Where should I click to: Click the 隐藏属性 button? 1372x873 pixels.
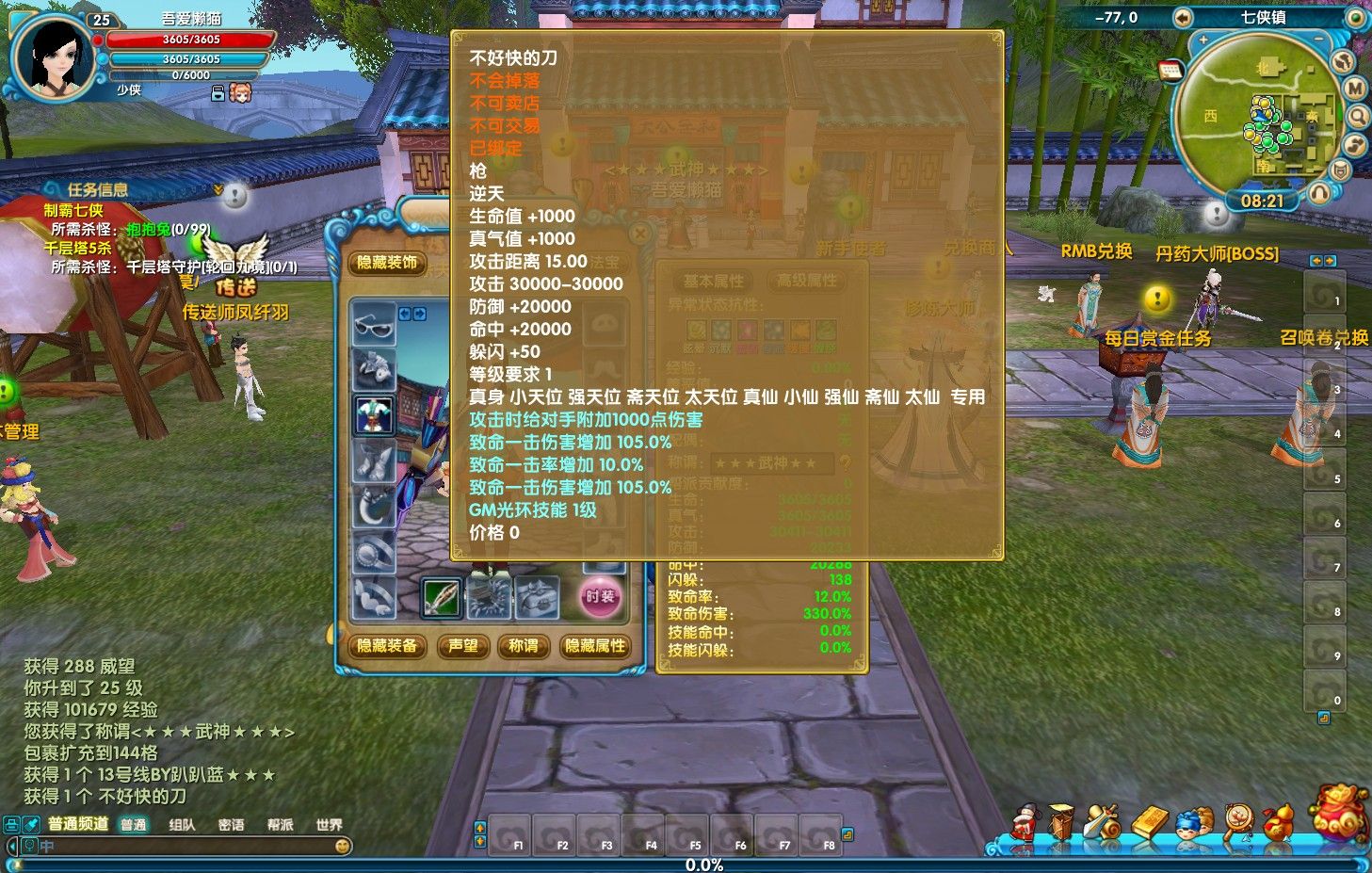click(x=595, y=646)
